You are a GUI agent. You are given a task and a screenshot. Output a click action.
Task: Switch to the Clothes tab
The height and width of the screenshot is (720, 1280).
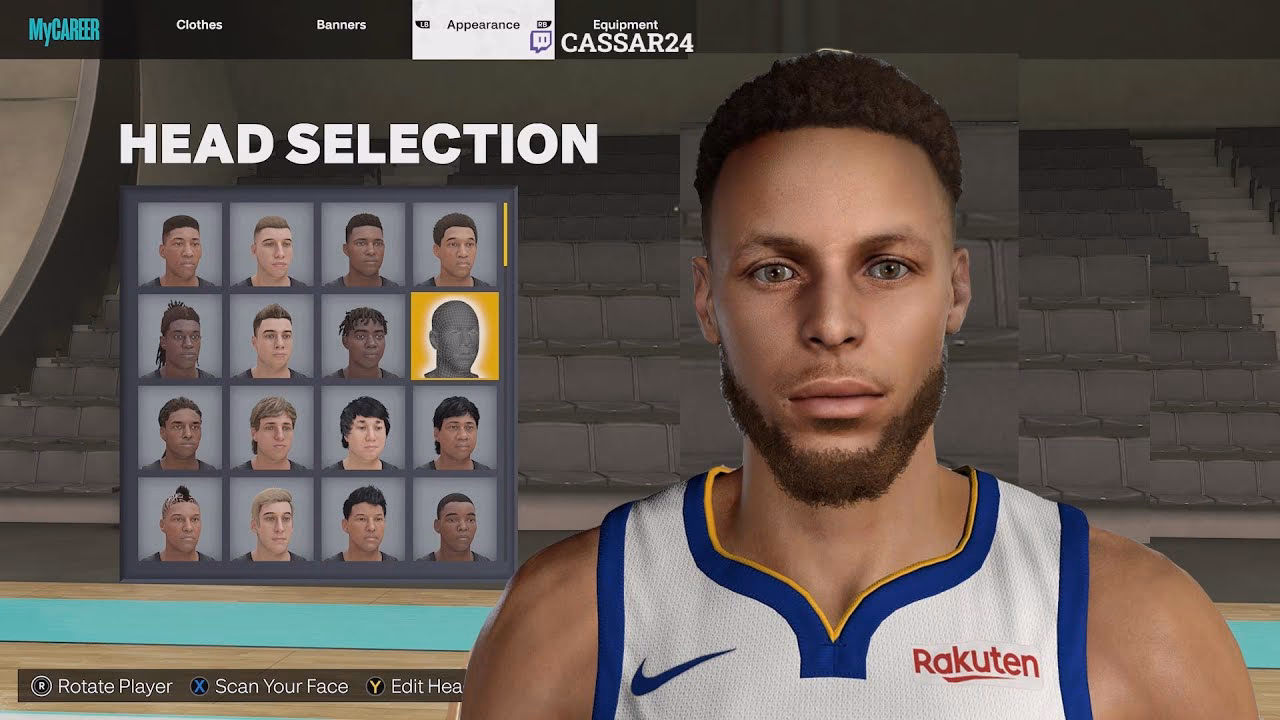(x=199, y=24)
